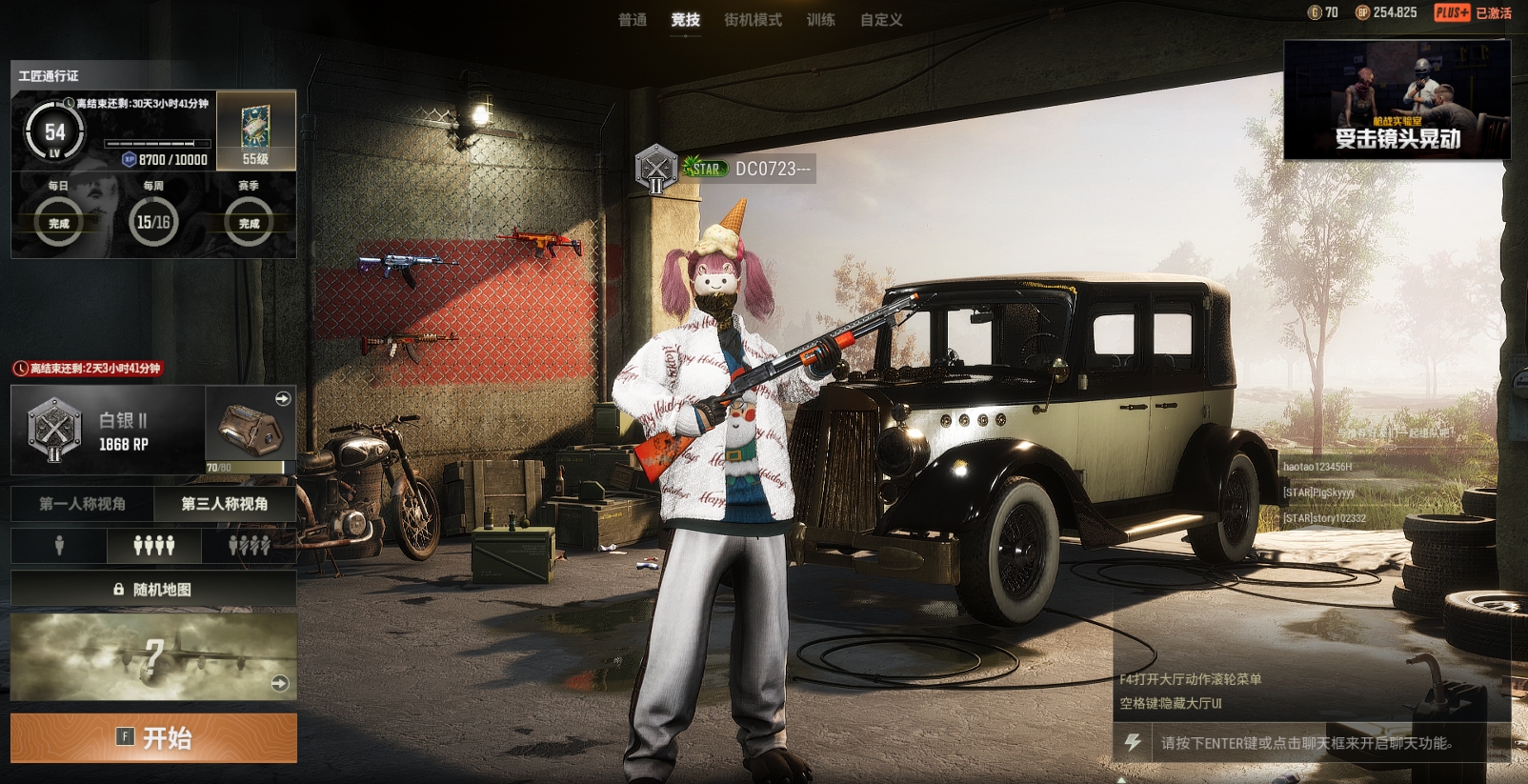The height and width of the screenshot is (784, 1528).
Task: Open the 受击镜头晃动 news banner
Action: coord(1397,99)
